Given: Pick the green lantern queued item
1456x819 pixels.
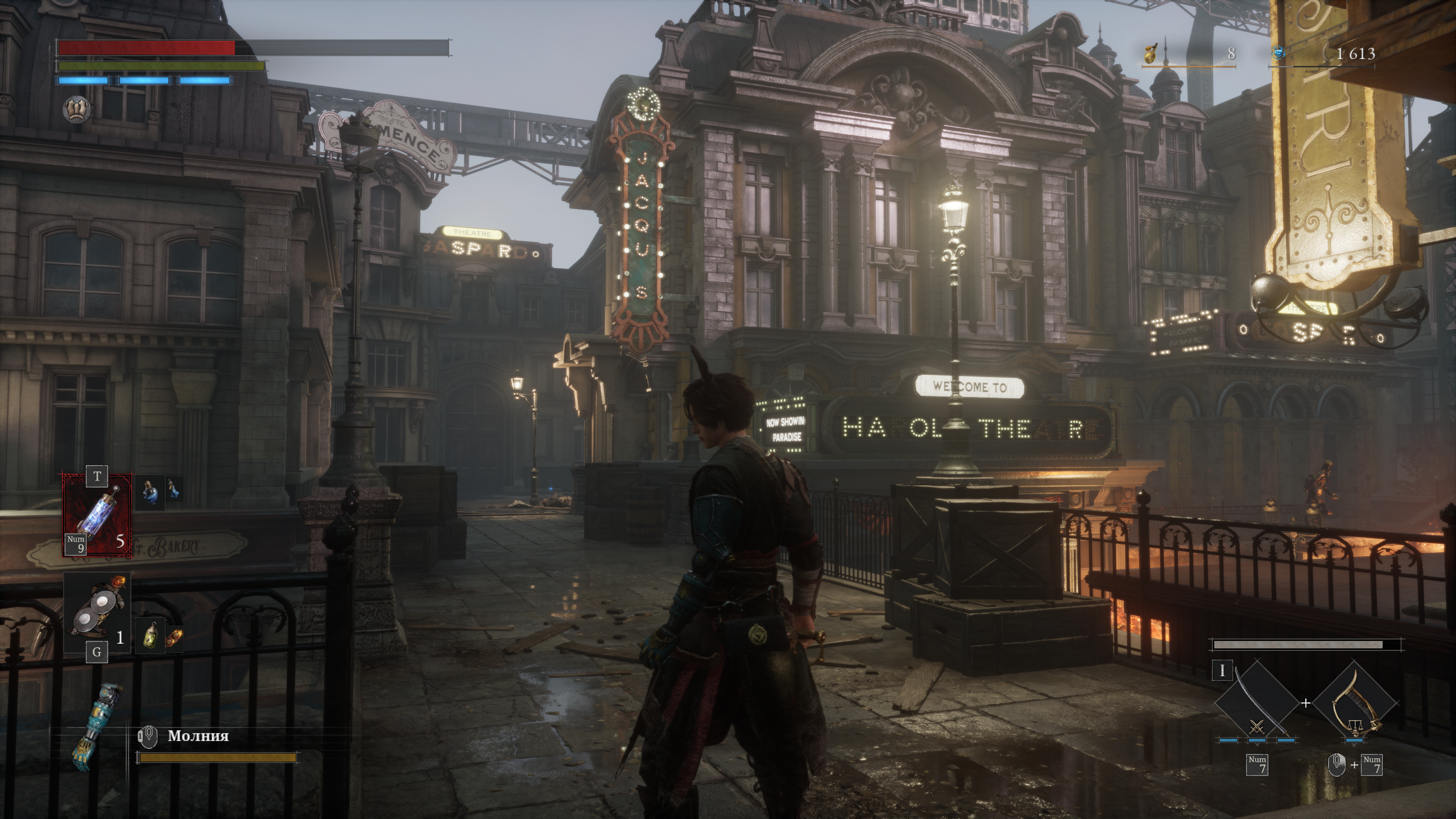Looking at the screenshot, I should pos(150,634).
